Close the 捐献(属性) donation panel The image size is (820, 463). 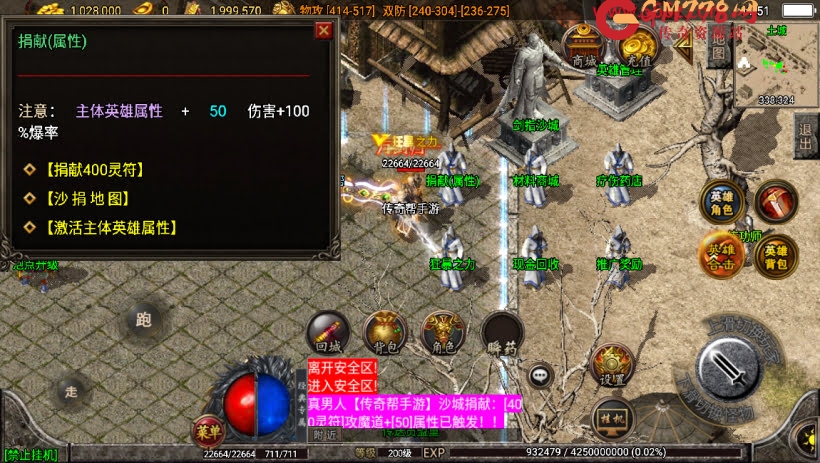pyautogui.click(x=323, y=30)
